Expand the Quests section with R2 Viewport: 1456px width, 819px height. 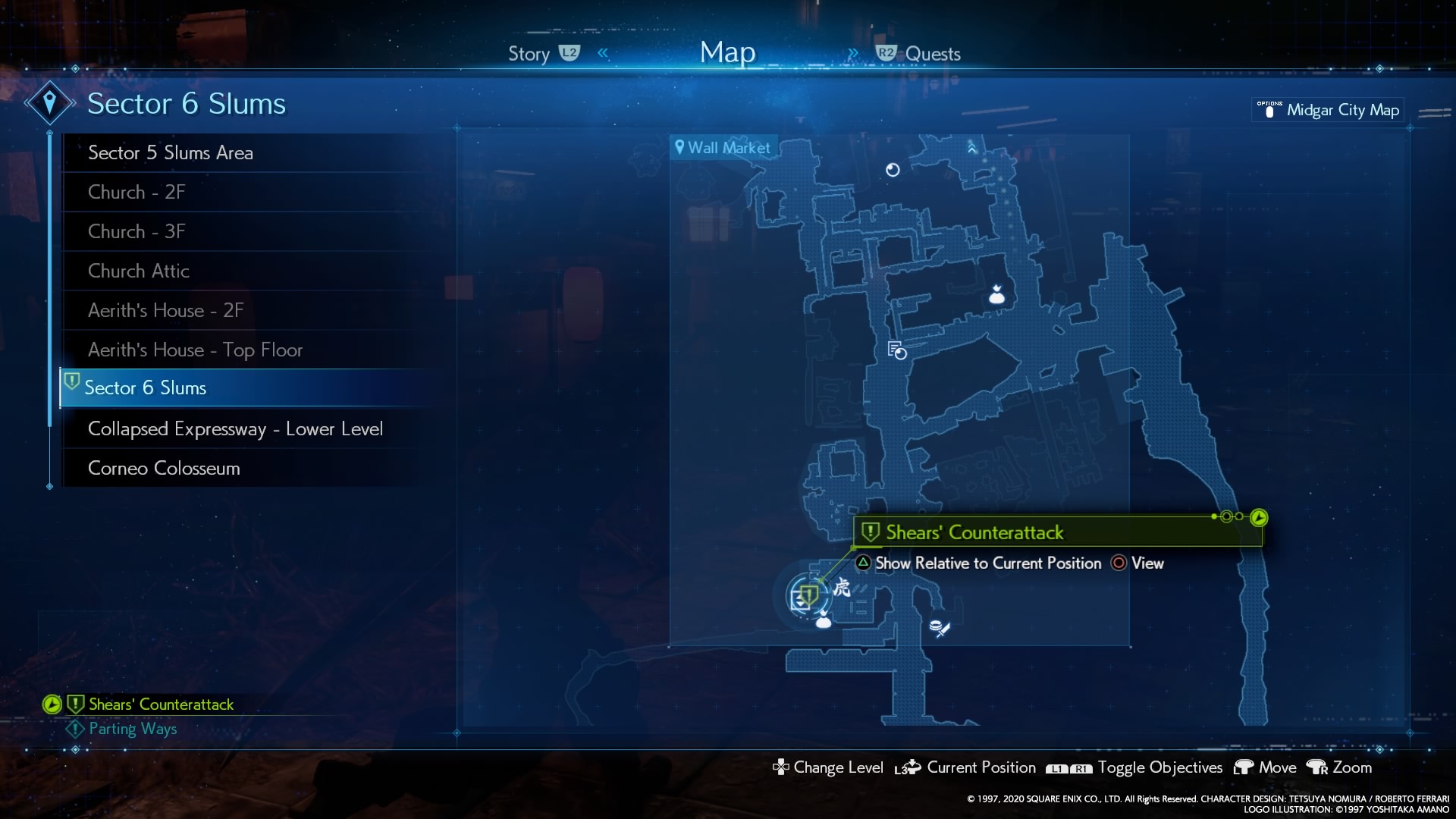click(886, 52)
